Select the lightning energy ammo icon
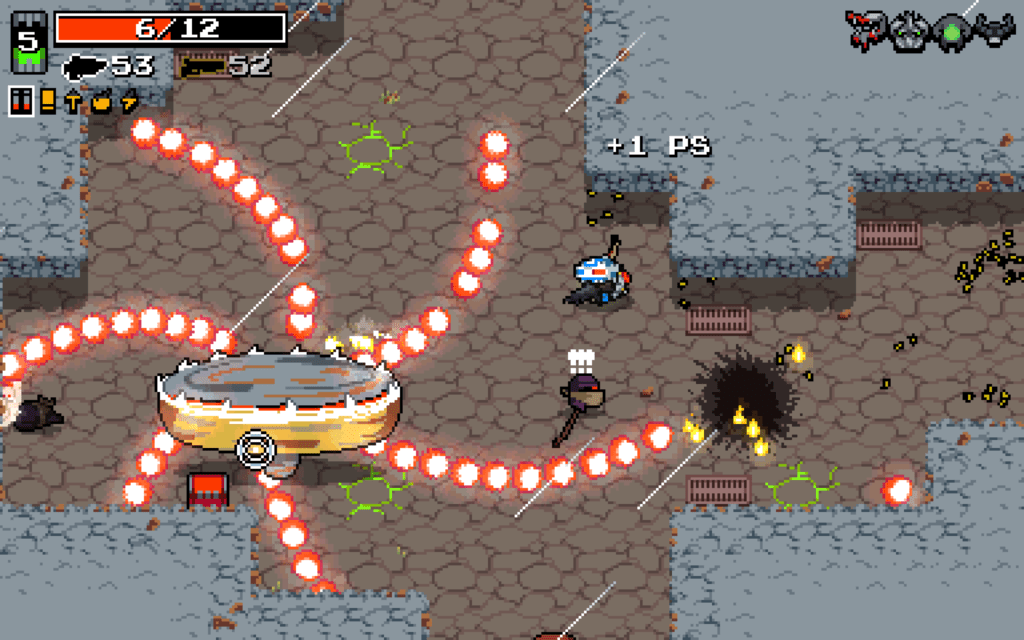The height and width of the screenshot is (640, 1024). [127, 101]
